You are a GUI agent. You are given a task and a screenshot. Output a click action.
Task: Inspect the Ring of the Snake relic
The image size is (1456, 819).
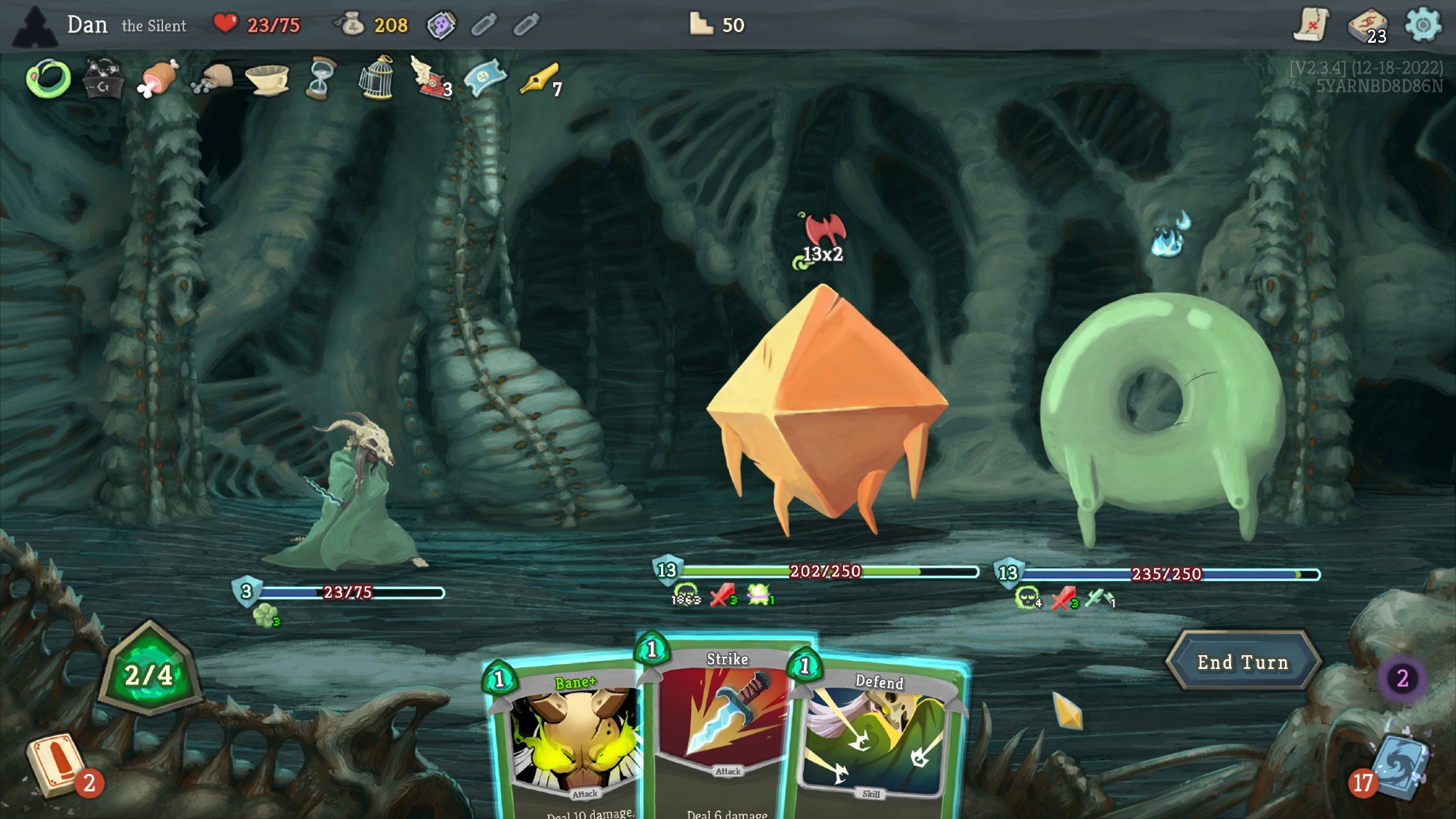point(48,79)
